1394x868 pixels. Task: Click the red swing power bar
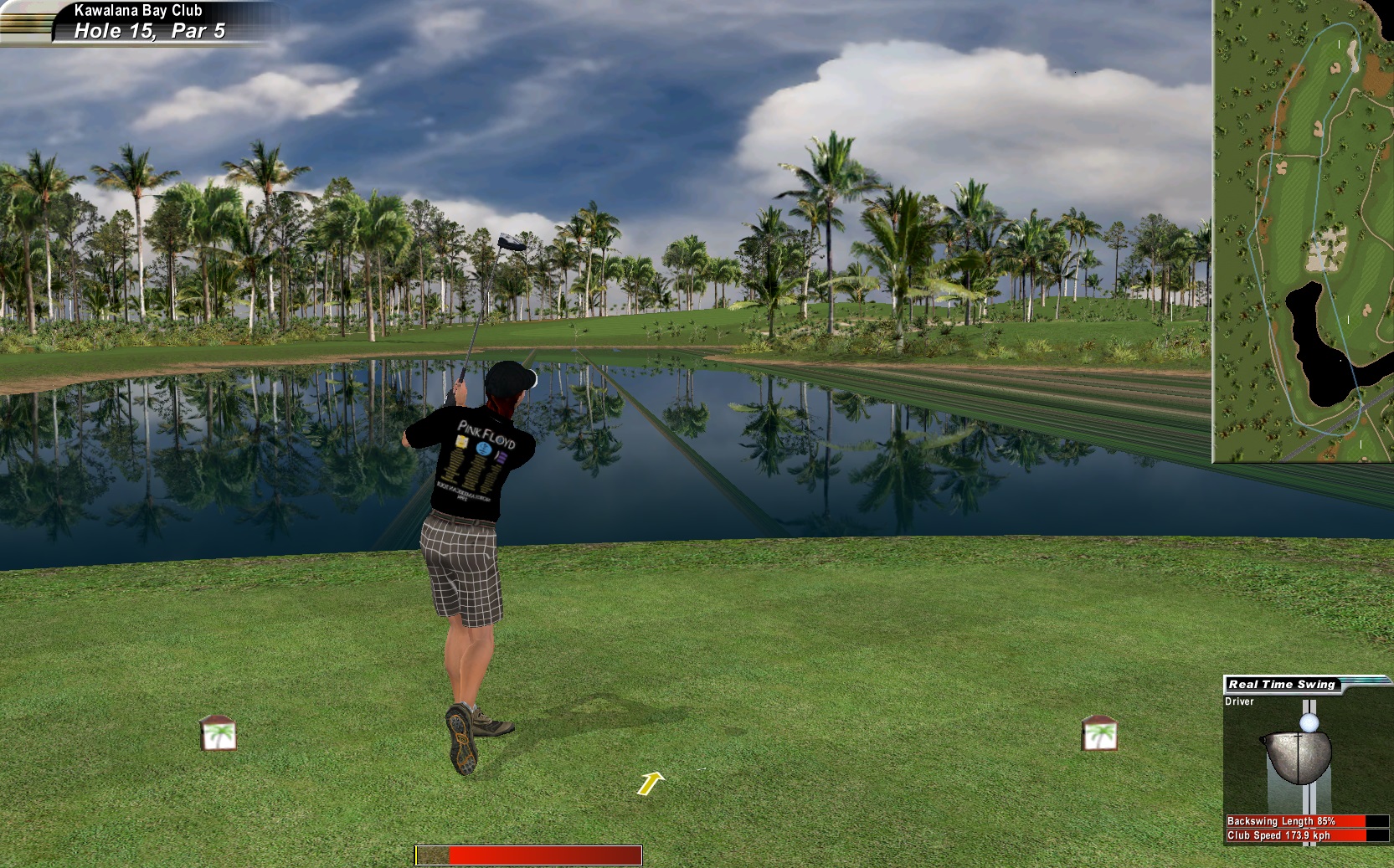click(x=528, y=855)
